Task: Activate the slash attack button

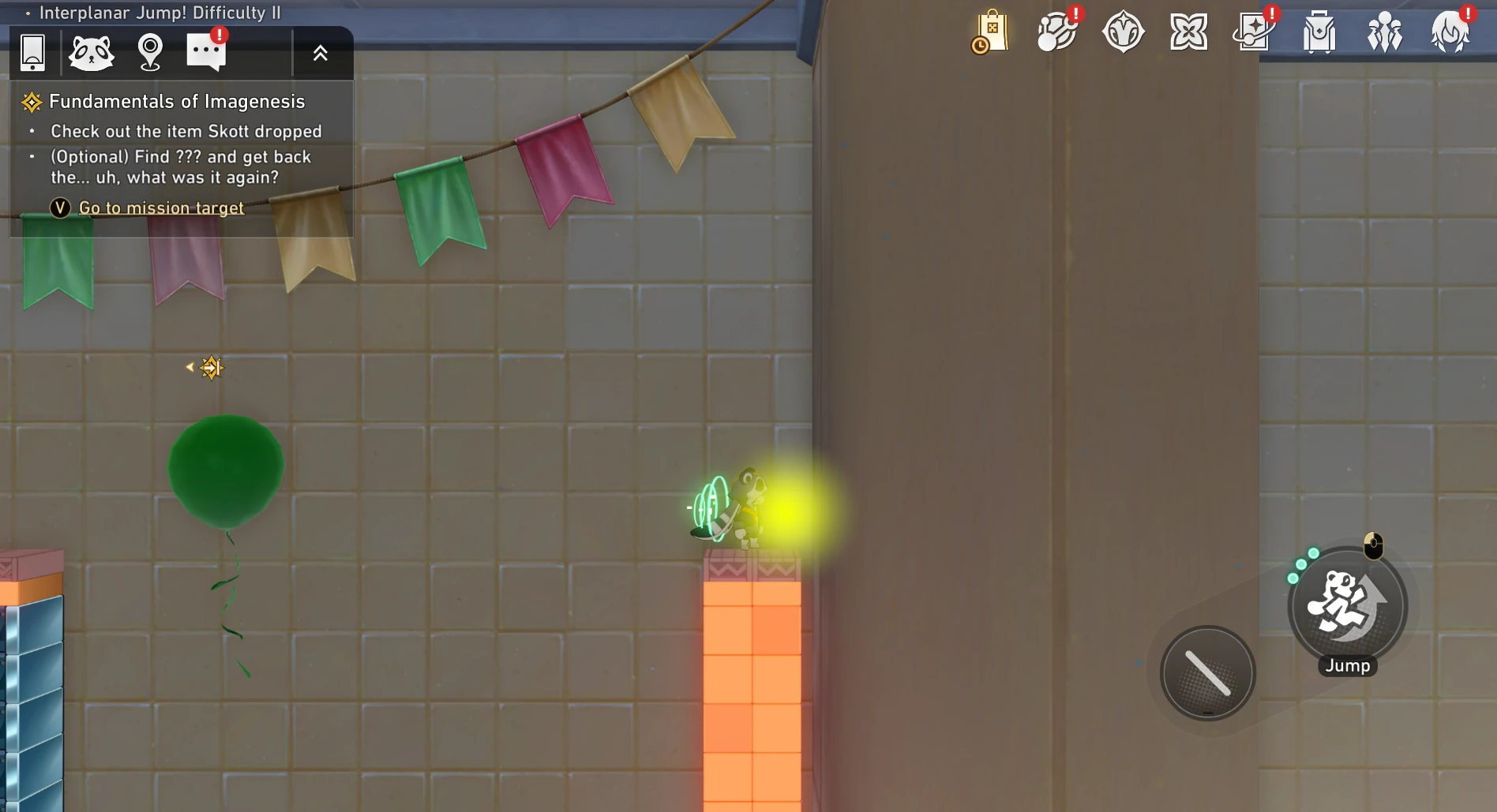Action: (1207, 673)
